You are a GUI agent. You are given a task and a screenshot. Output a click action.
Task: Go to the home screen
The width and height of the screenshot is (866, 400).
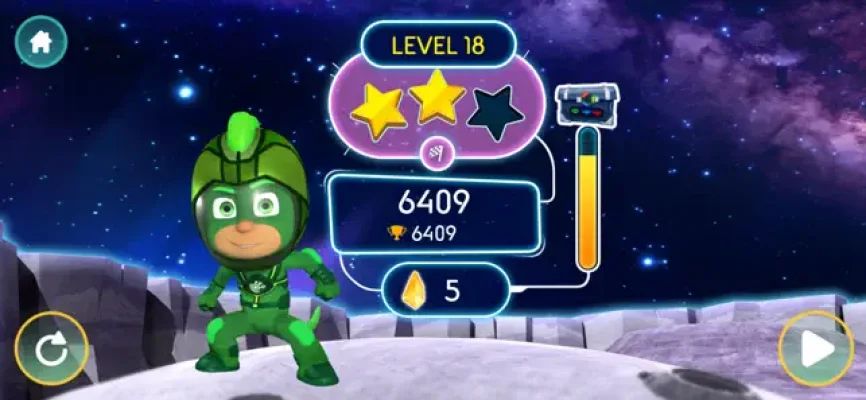point(41,42)
